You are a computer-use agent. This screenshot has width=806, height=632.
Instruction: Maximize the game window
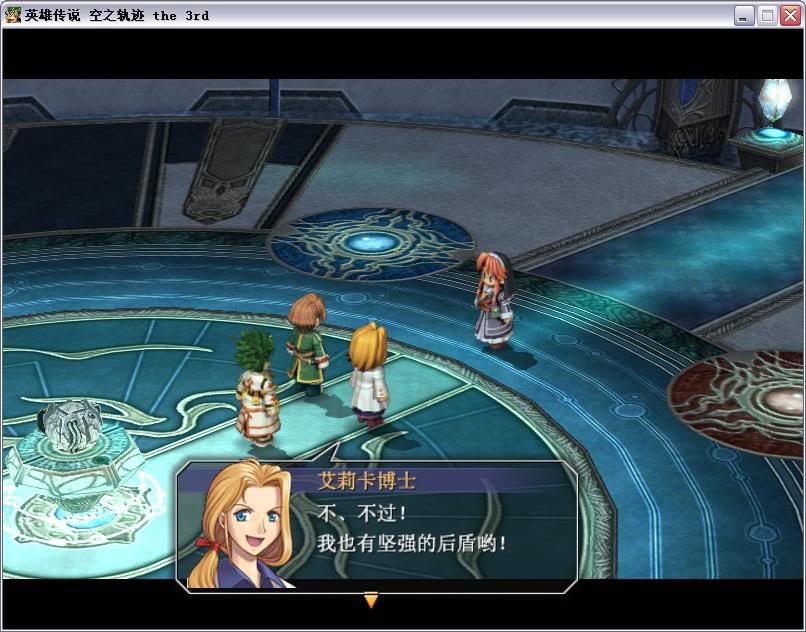click(767, 15)
